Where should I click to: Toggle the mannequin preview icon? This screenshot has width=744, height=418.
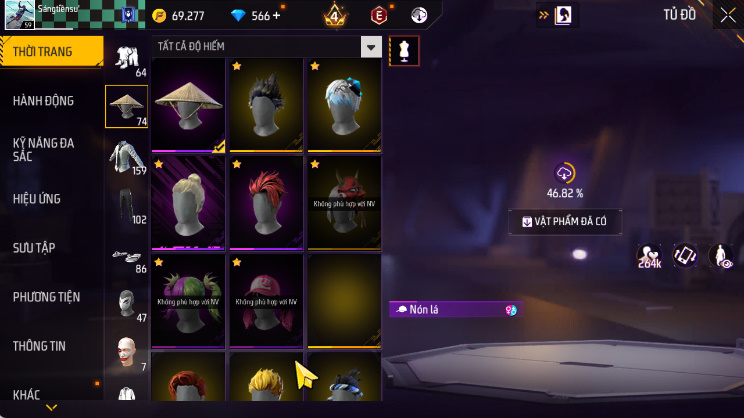click(404, 50)
